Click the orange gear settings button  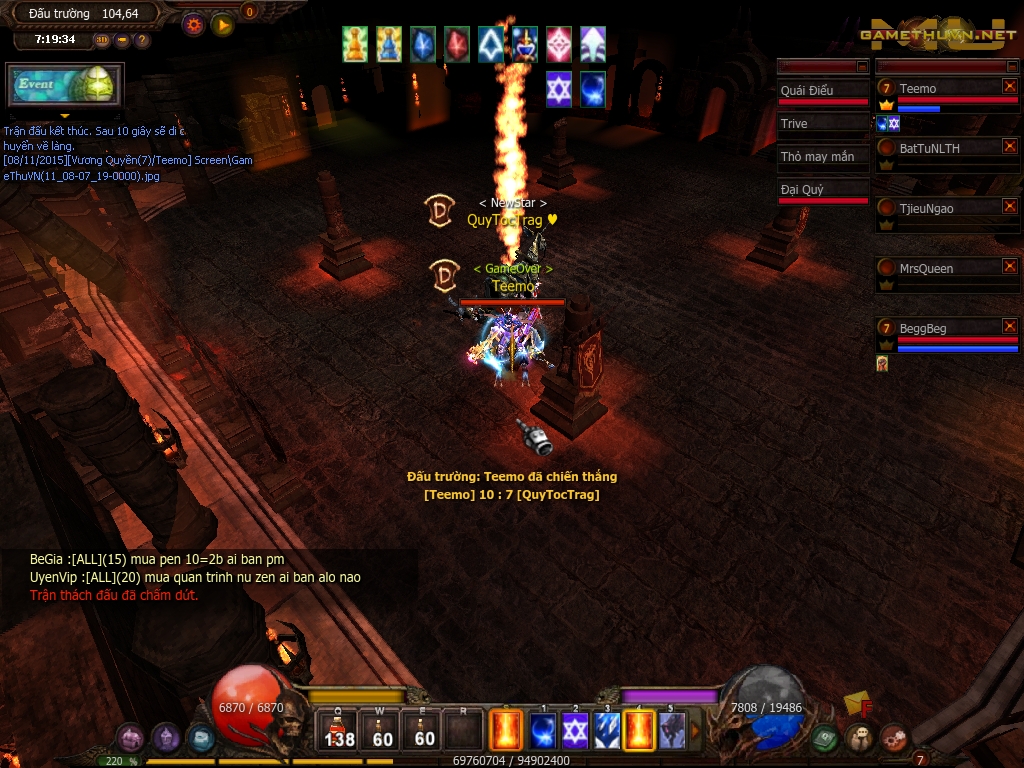(x=194, y=25)
